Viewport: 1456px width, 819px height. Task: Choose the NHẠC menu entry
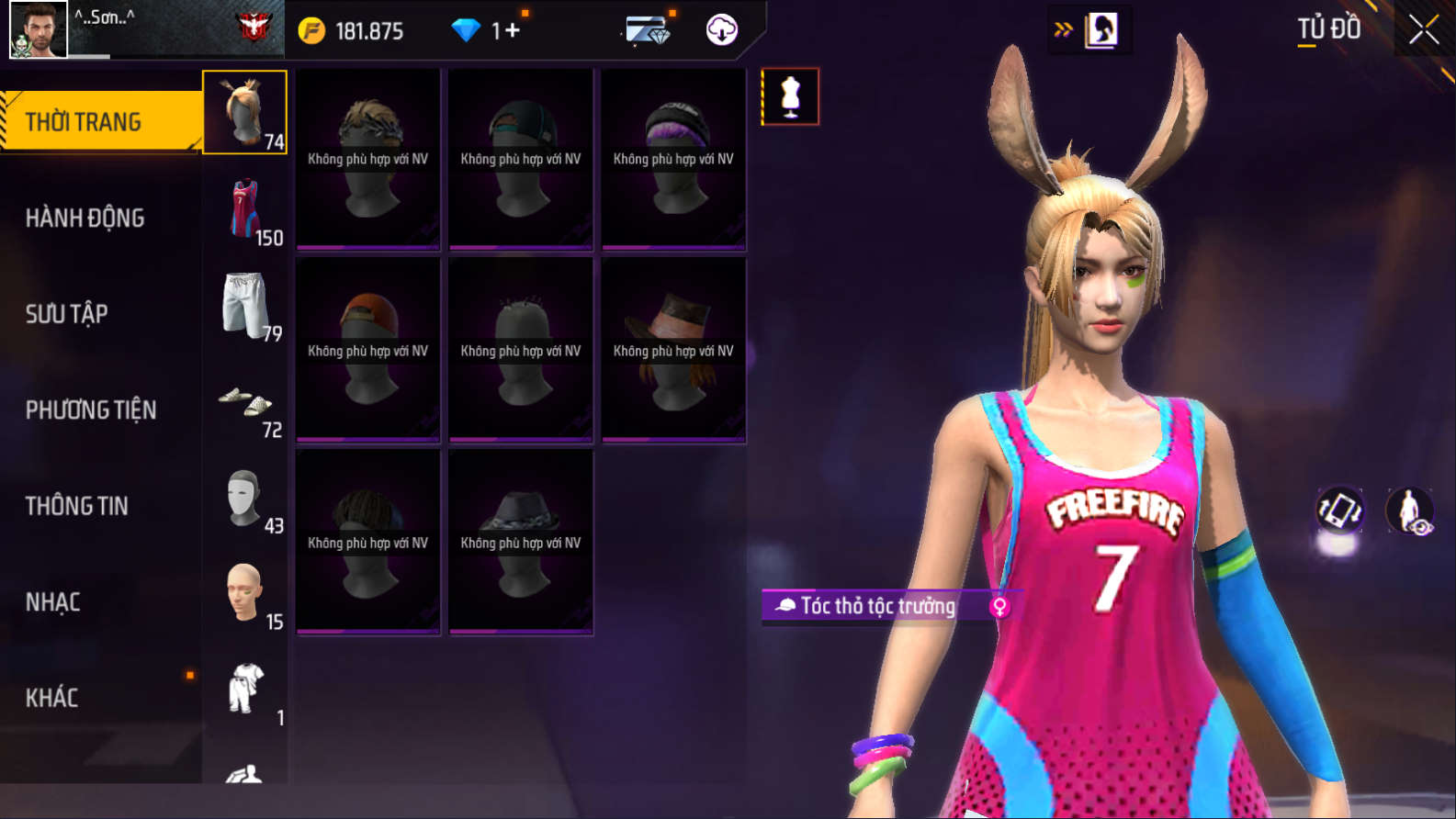(53, 602)
